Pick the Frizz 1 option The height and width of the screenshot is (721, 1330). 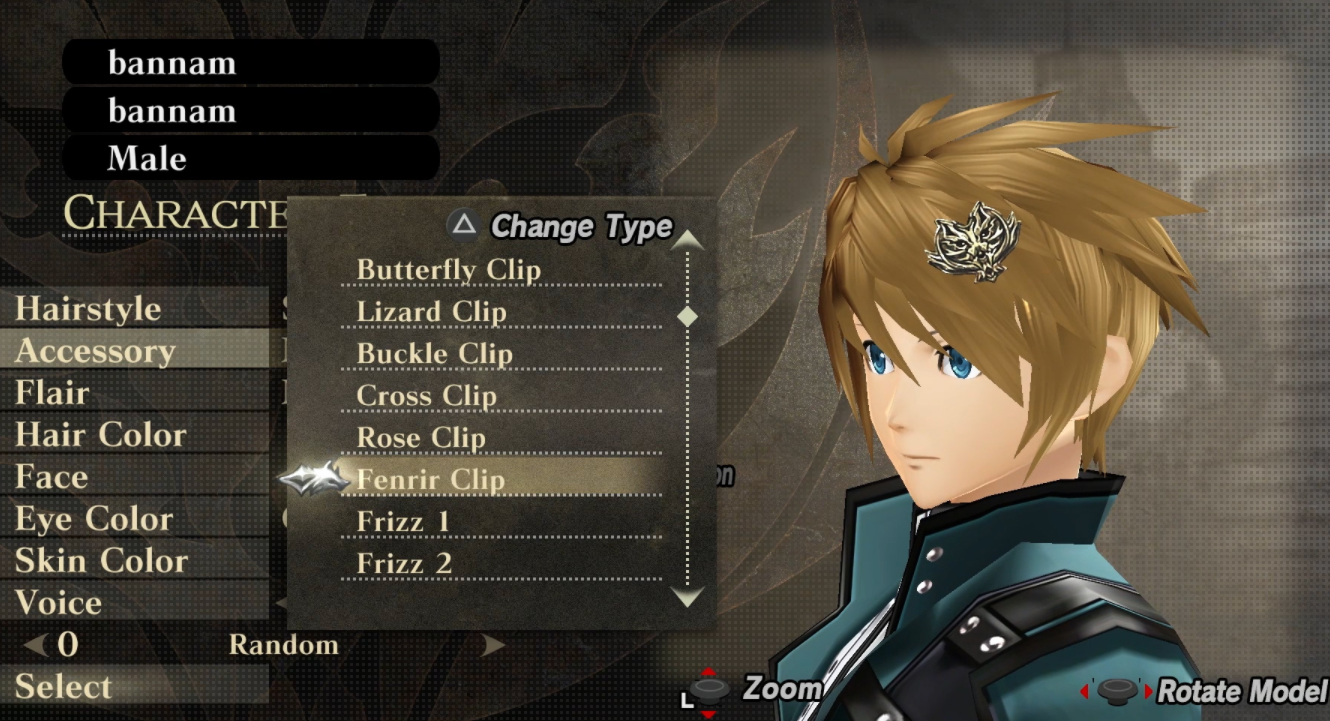pyautogui.click(x=403, y=522)
